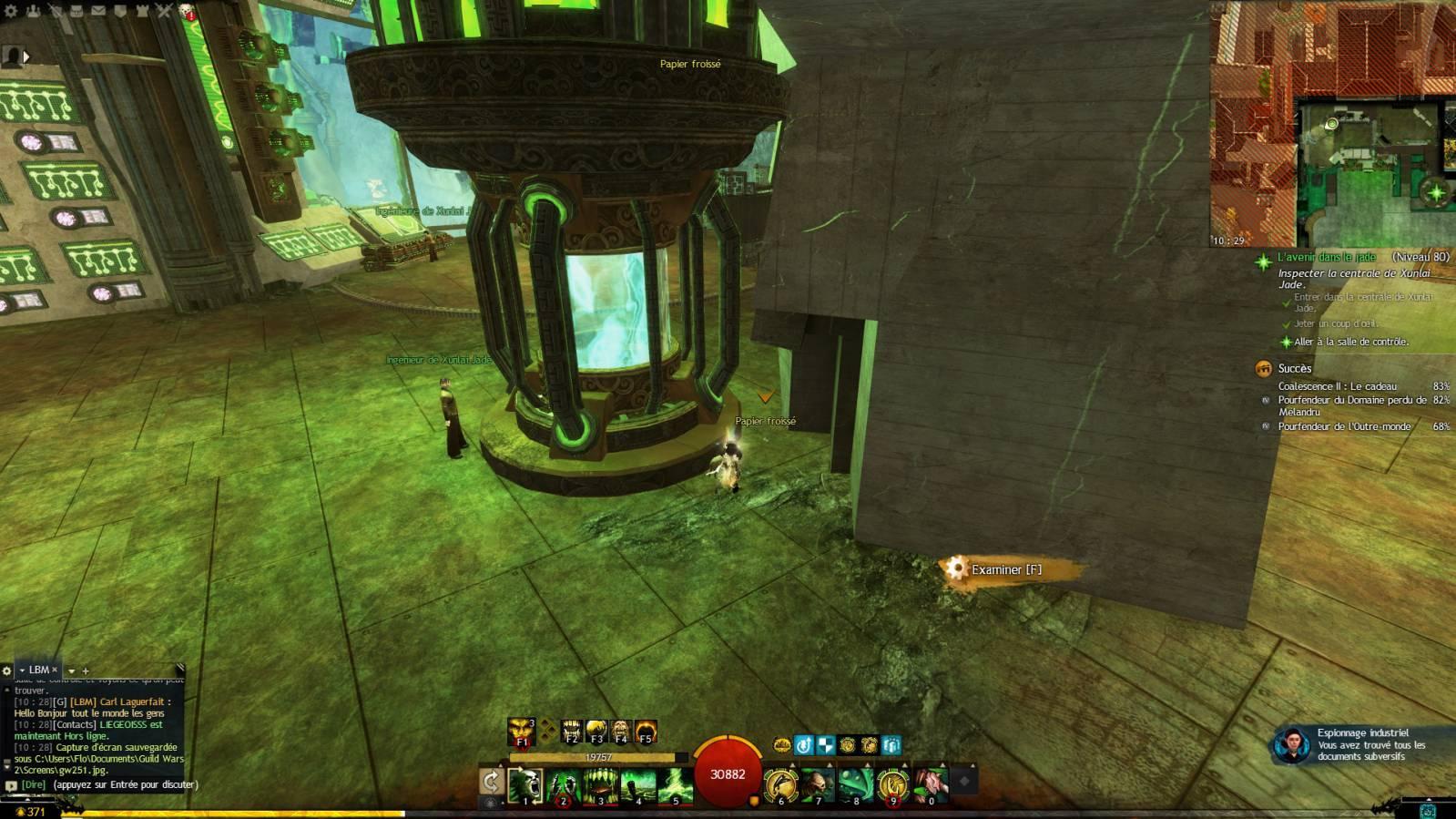Viewport: 1456px width, 819px height.
Task: Use the F5 fiery ring profession skill
Action: pyautogui.click(x=646, y=731)
